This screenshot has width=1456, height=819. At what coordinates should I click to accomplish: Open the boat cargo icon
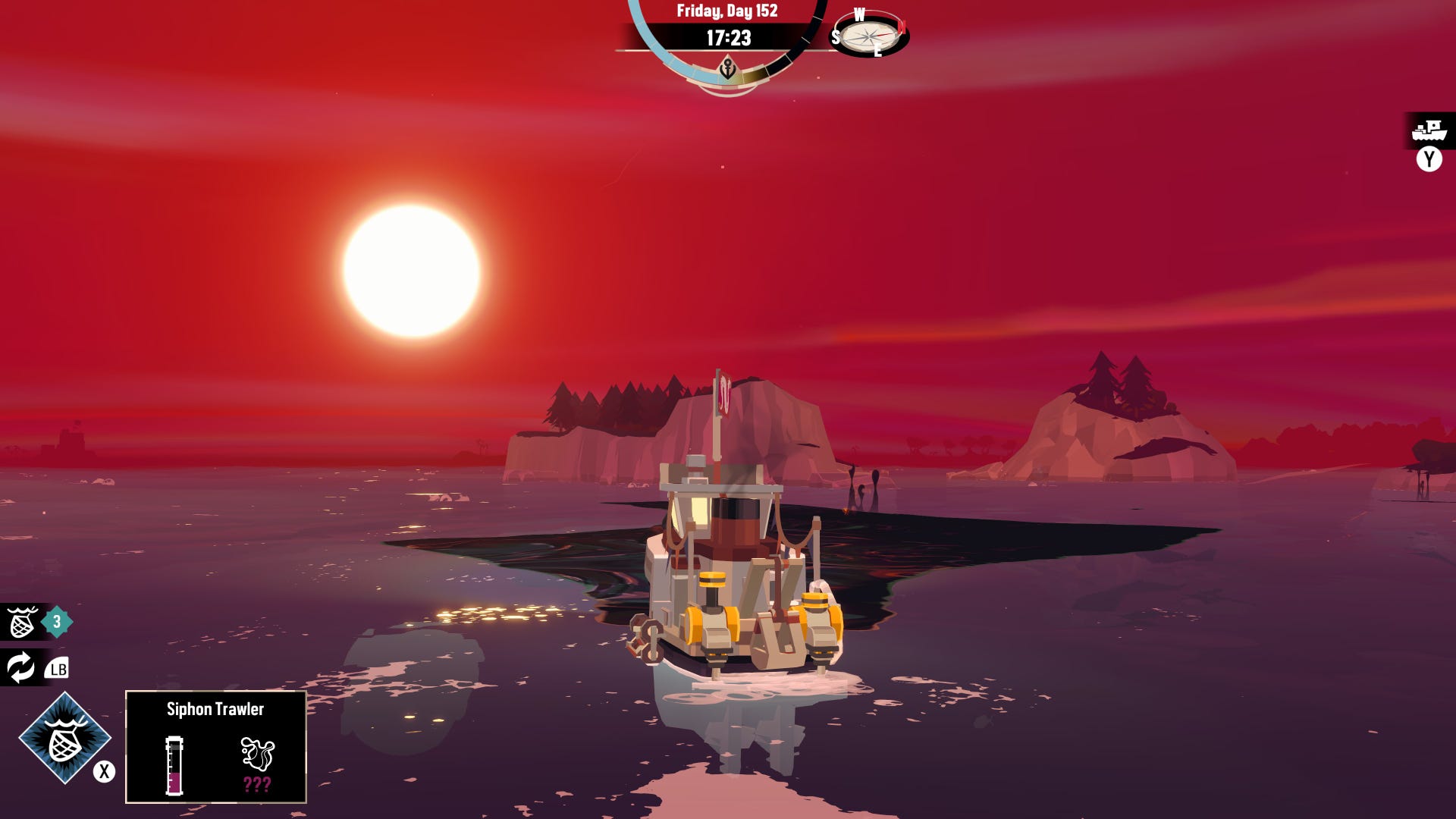point(1429,130)
